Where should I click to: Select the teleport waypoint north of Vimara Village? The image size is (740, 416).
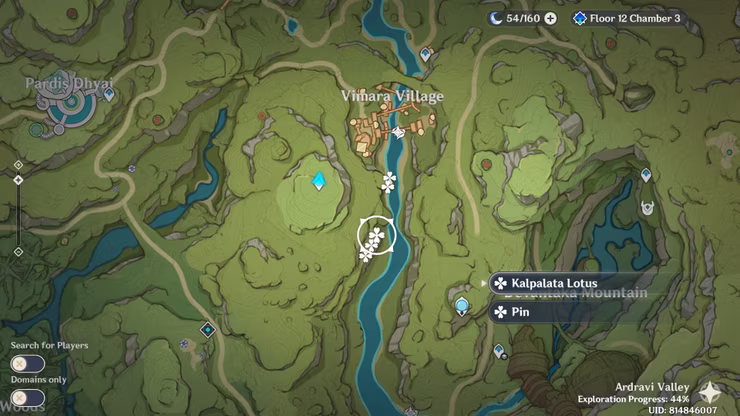click(x=427, y=54)
